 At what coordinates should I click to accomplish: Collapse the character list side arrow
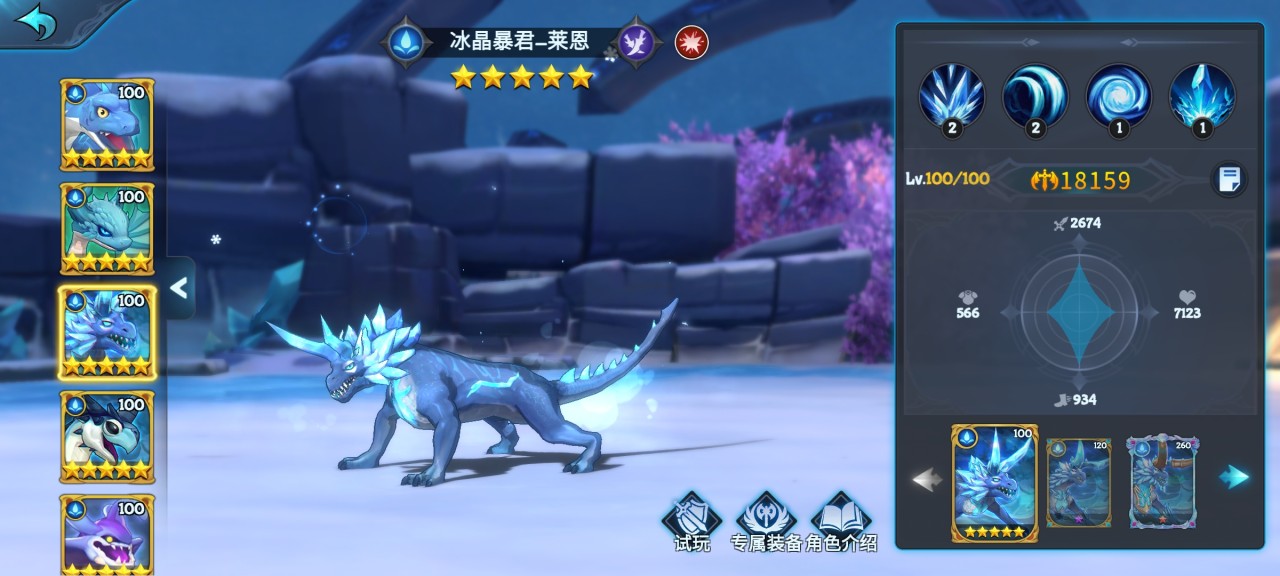pos(179,288)
